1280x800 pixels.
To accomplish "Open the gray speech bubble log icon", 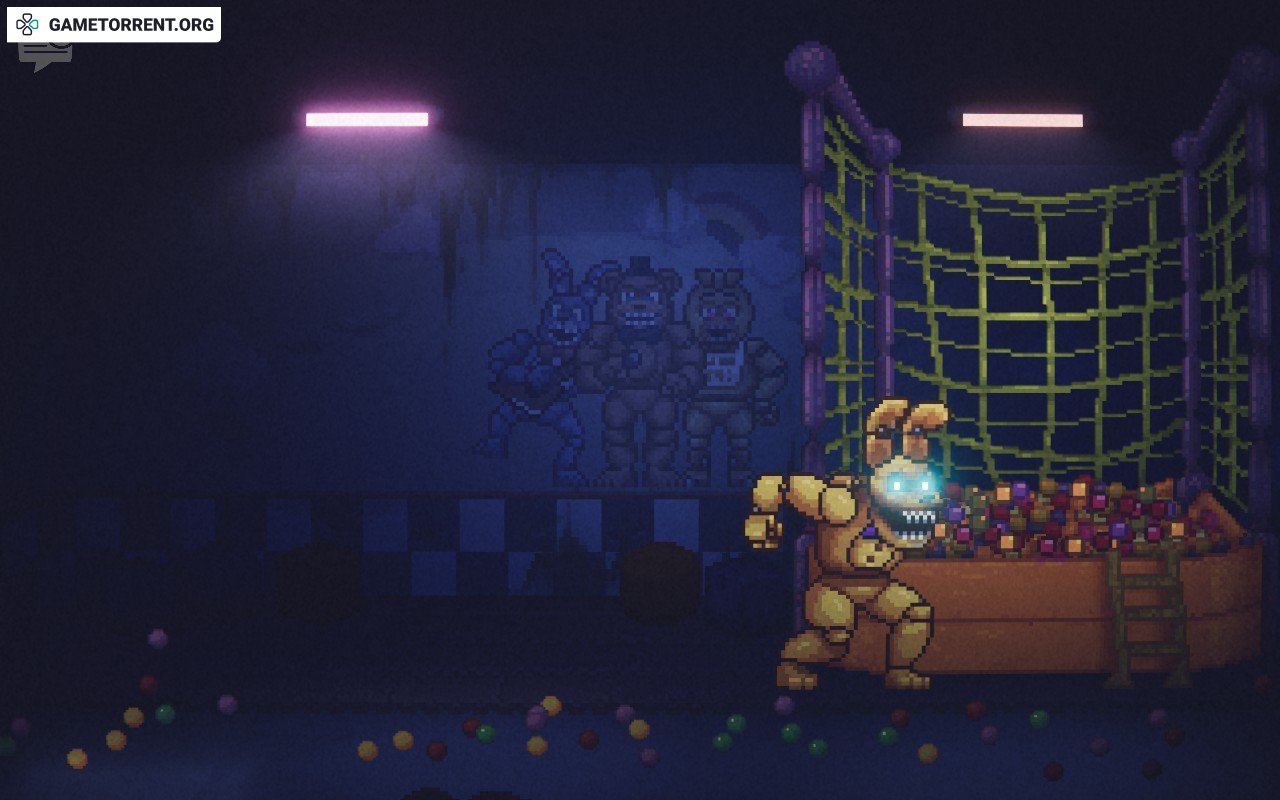I will 44,56.
